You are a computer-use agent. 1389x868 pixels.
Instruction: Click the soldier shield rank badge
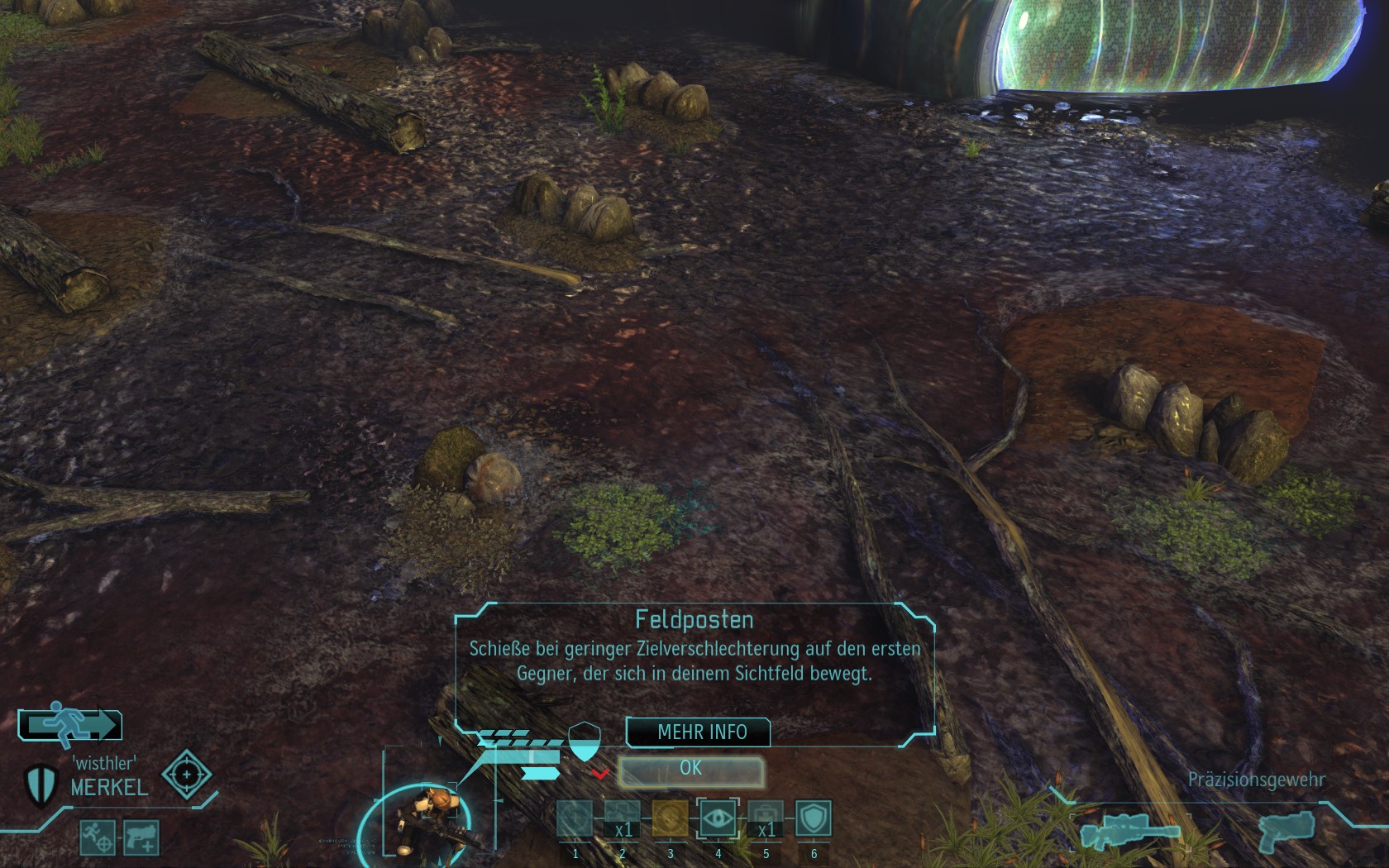tap(40, 784)
